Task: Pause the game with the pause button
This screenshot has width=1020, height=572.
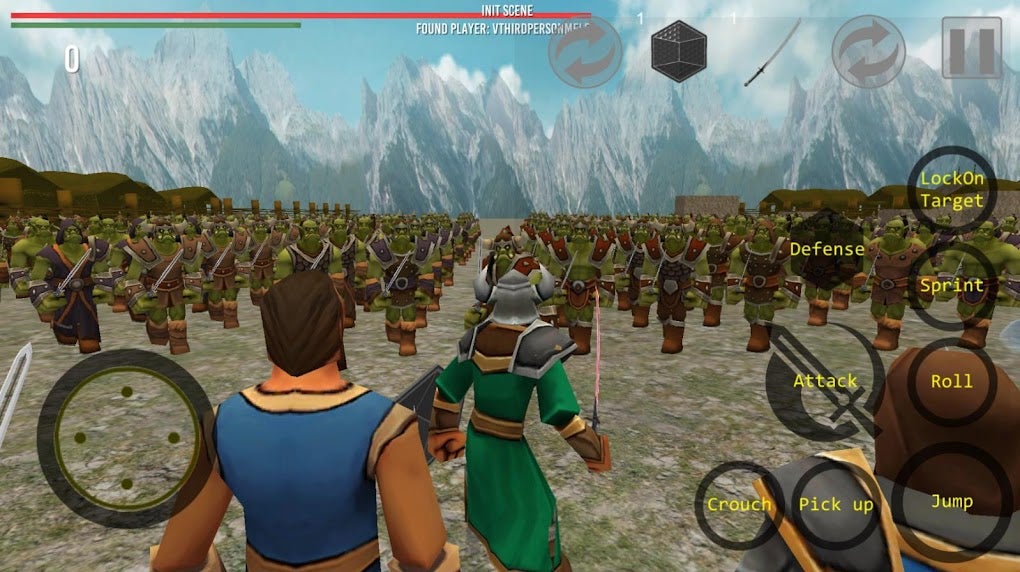Action: (x=971, y=48)
